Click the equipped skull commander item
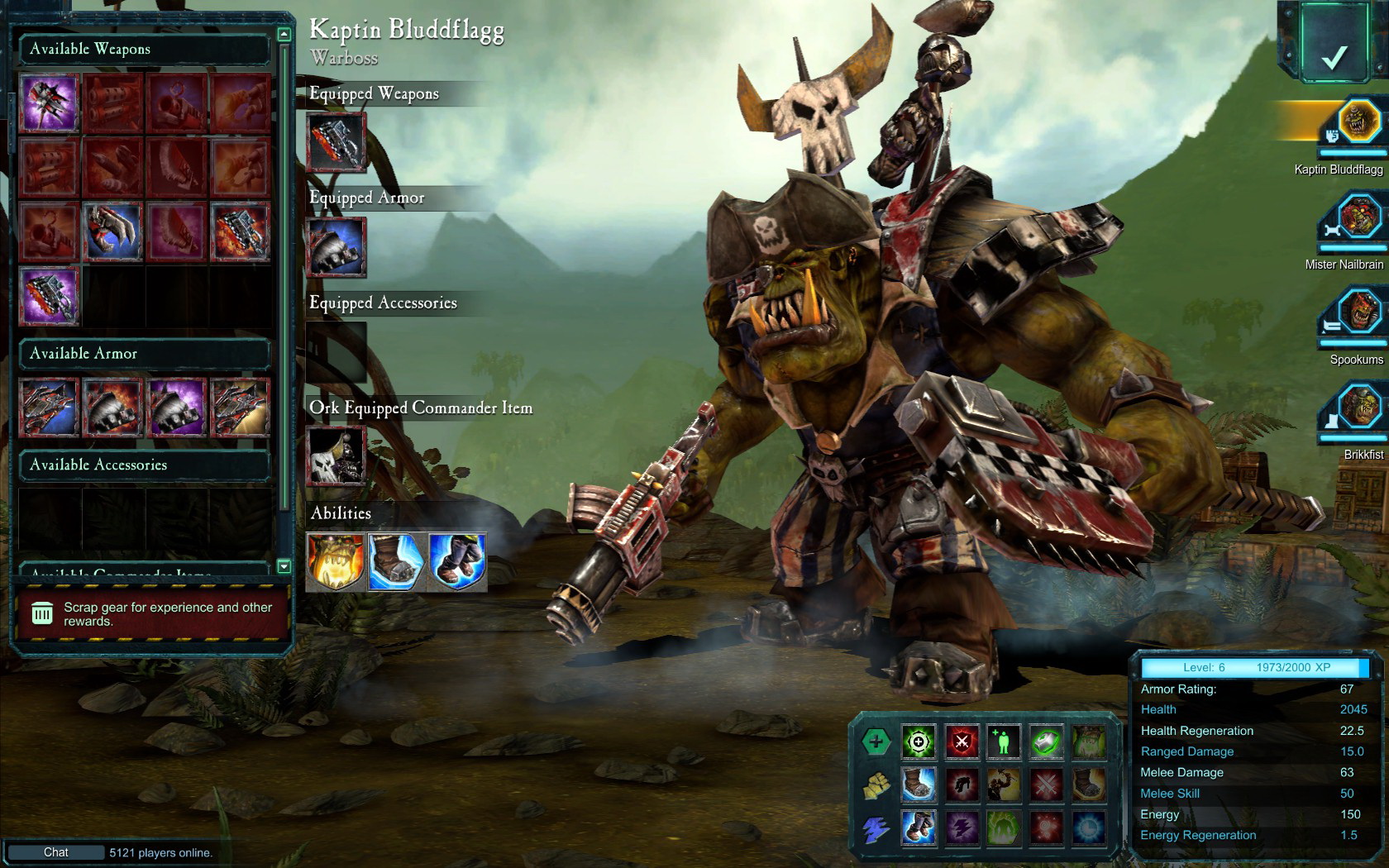This screenshot has height=868, width=1389. point(337,455)
